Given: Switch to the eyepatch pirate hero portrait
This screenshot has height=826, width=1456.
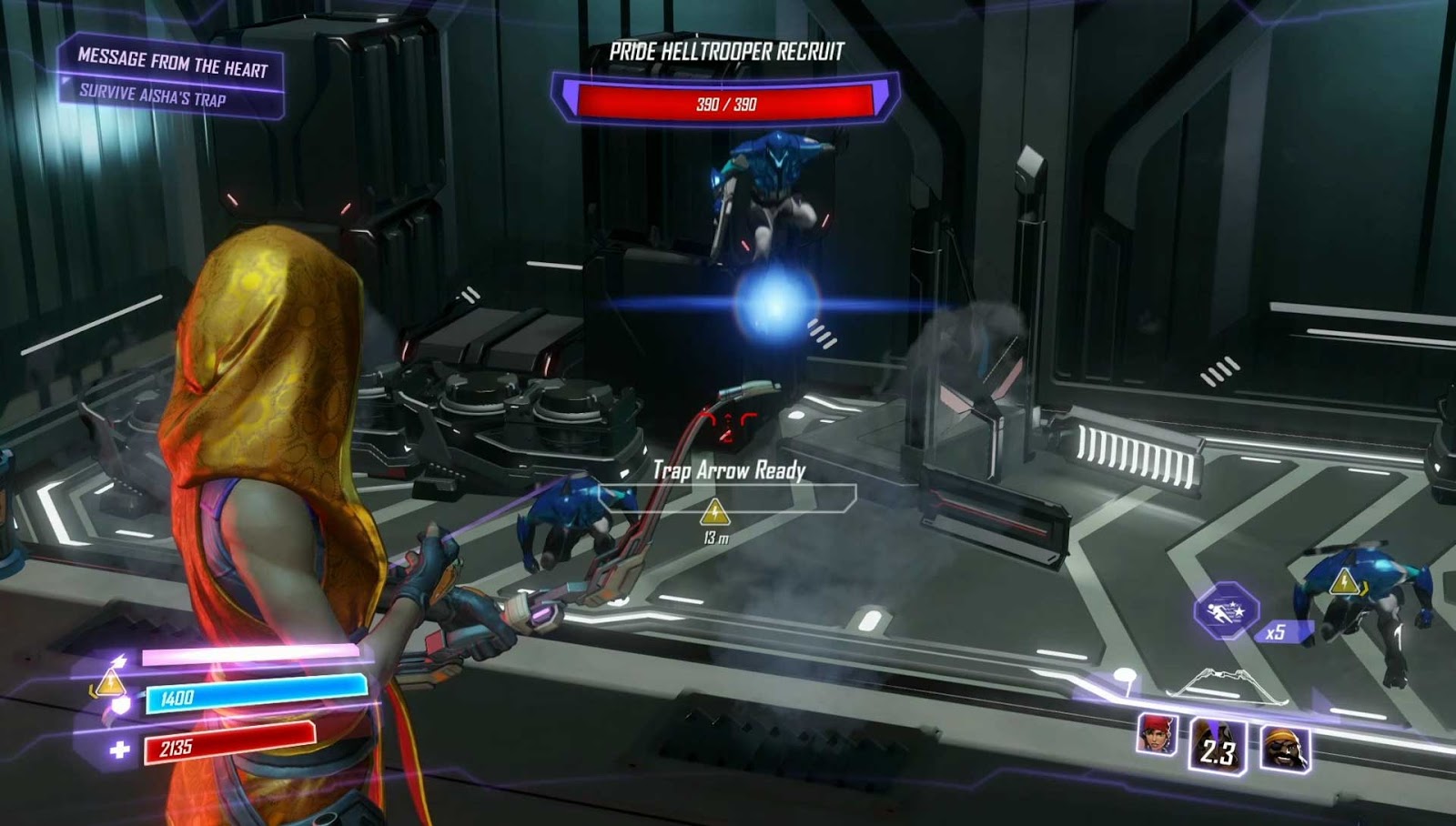Looking at the screenshot, I should coord(1285,749).
